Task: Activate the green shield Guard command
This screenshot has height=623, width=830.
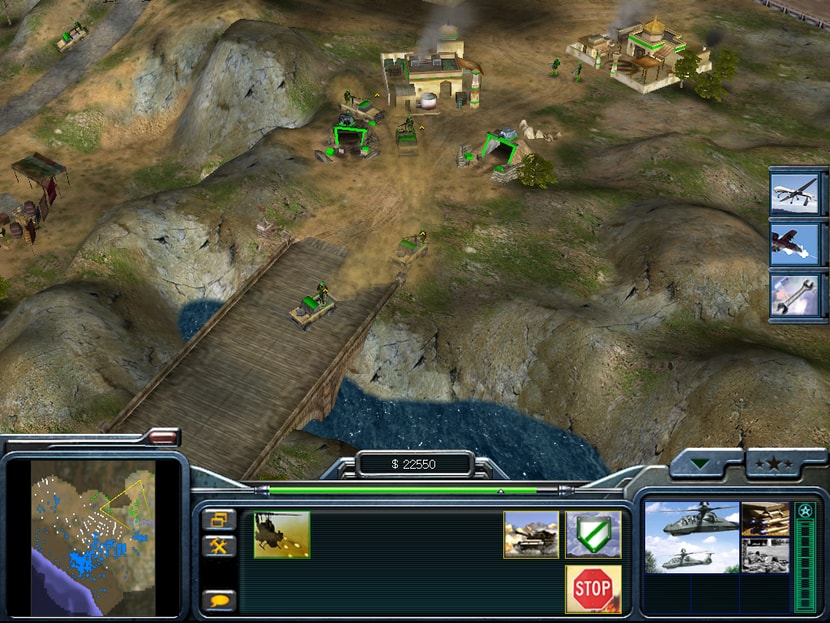Action: tap(593, 534)
